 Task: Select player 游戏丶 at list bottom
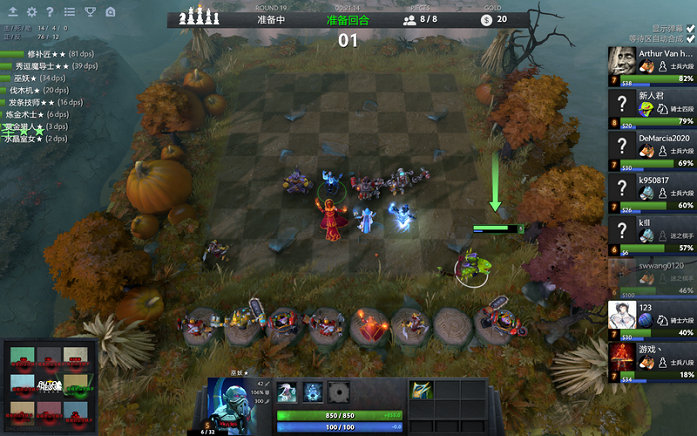pyautogui.click(x=651, y=362)
